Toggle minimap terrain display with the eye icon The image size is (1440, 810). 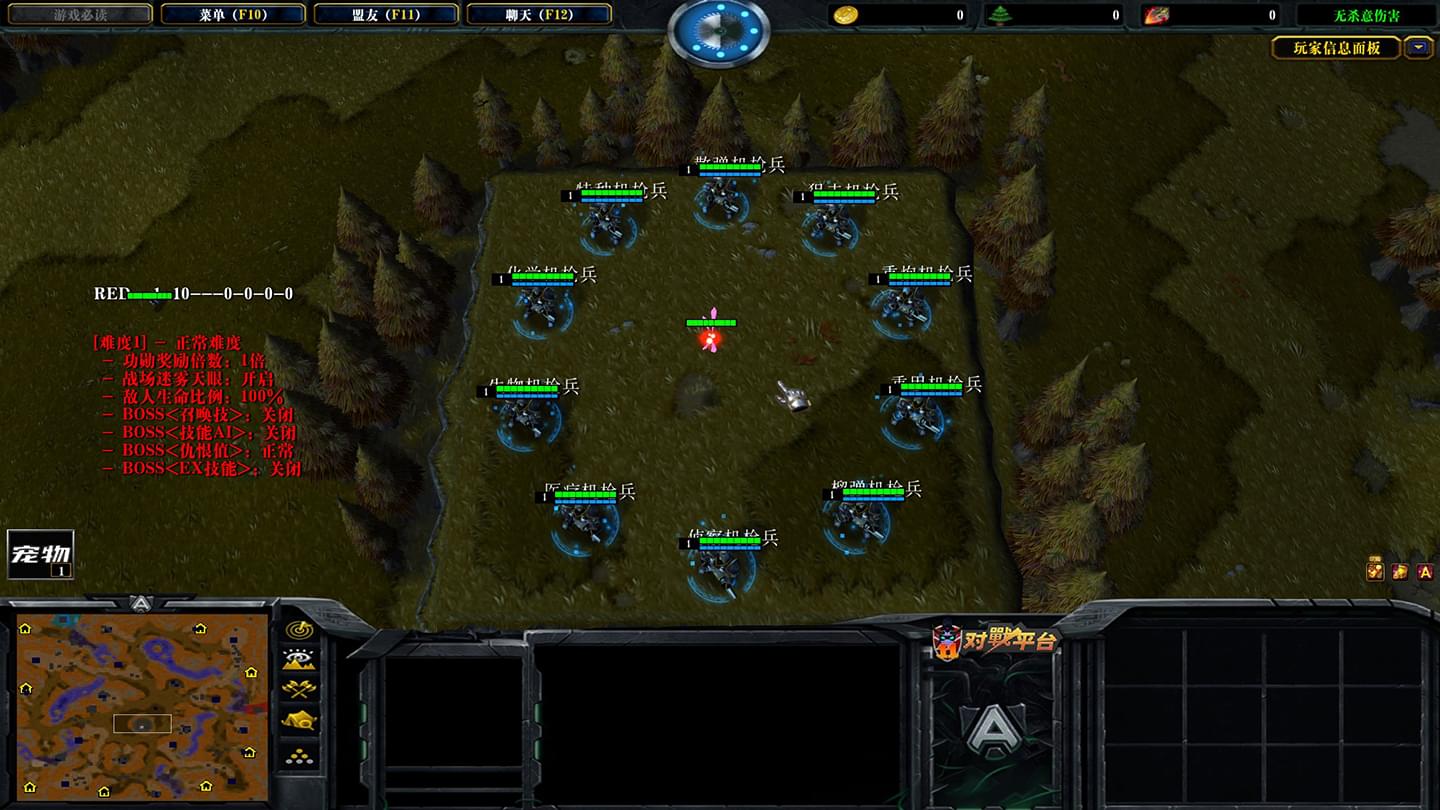click(x=299, y=659)
